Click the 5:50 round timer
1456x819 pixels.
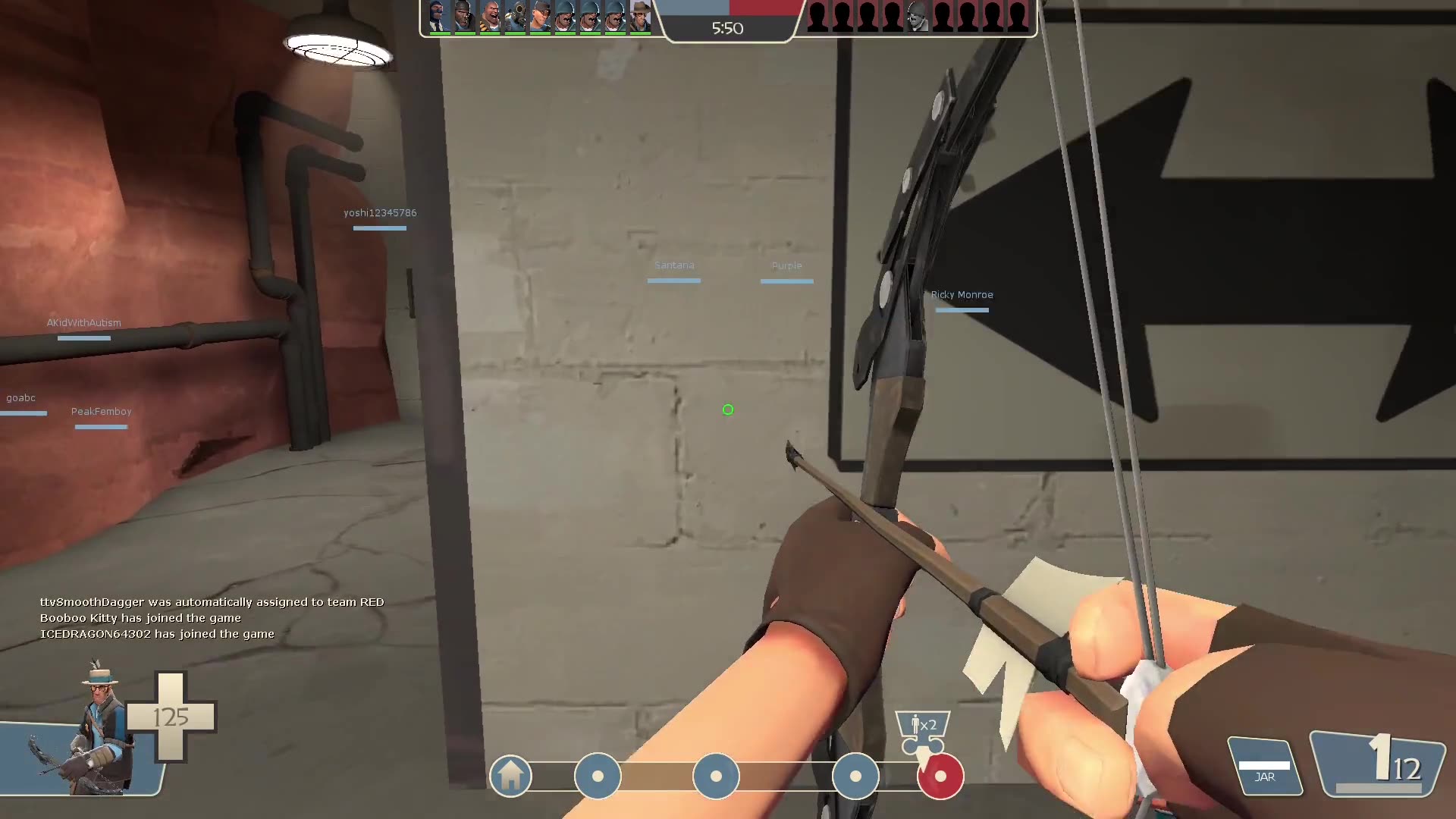click(727, 29)
